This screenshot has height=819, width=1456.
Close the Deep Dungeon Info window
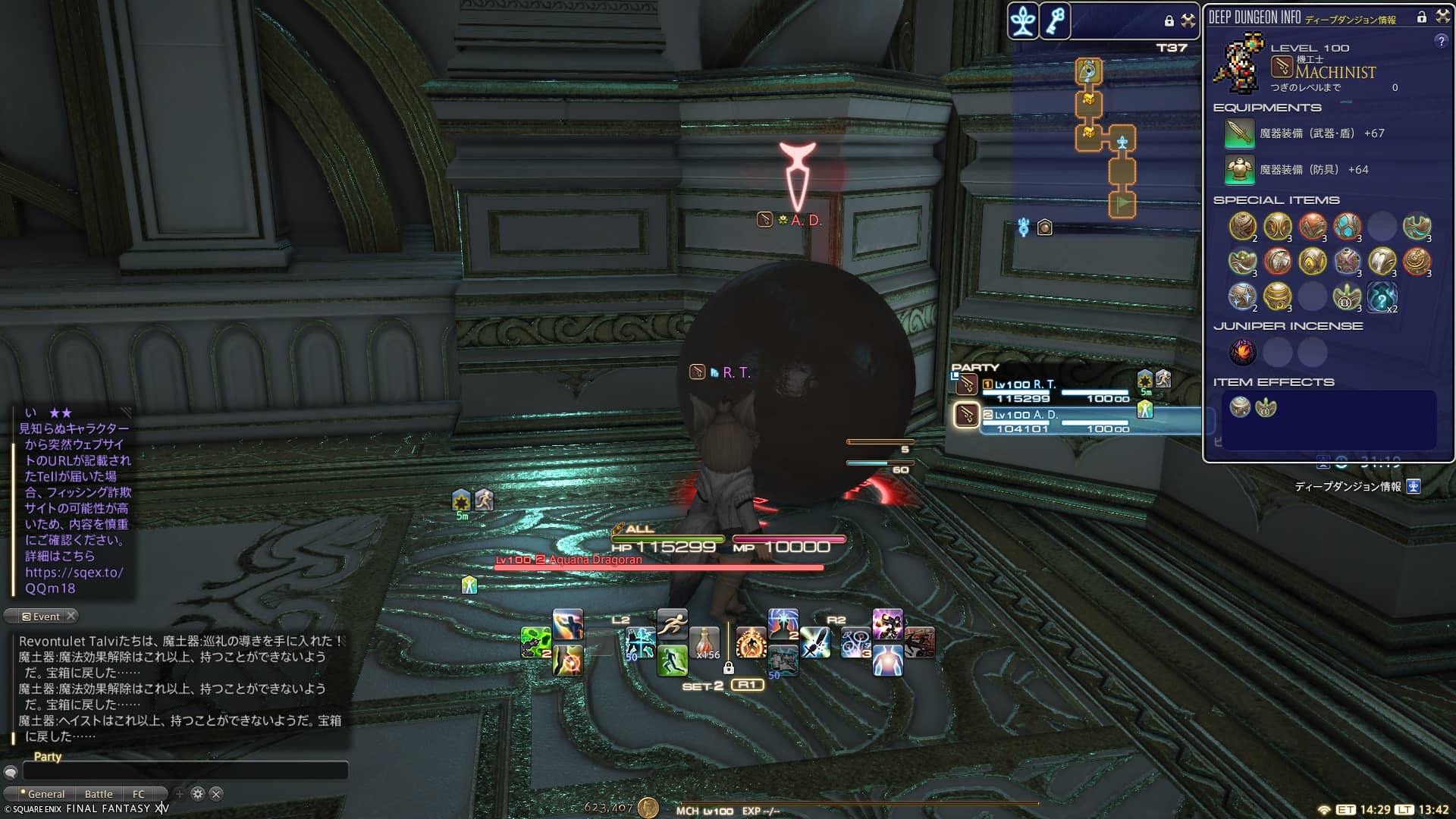(1442, 17)
